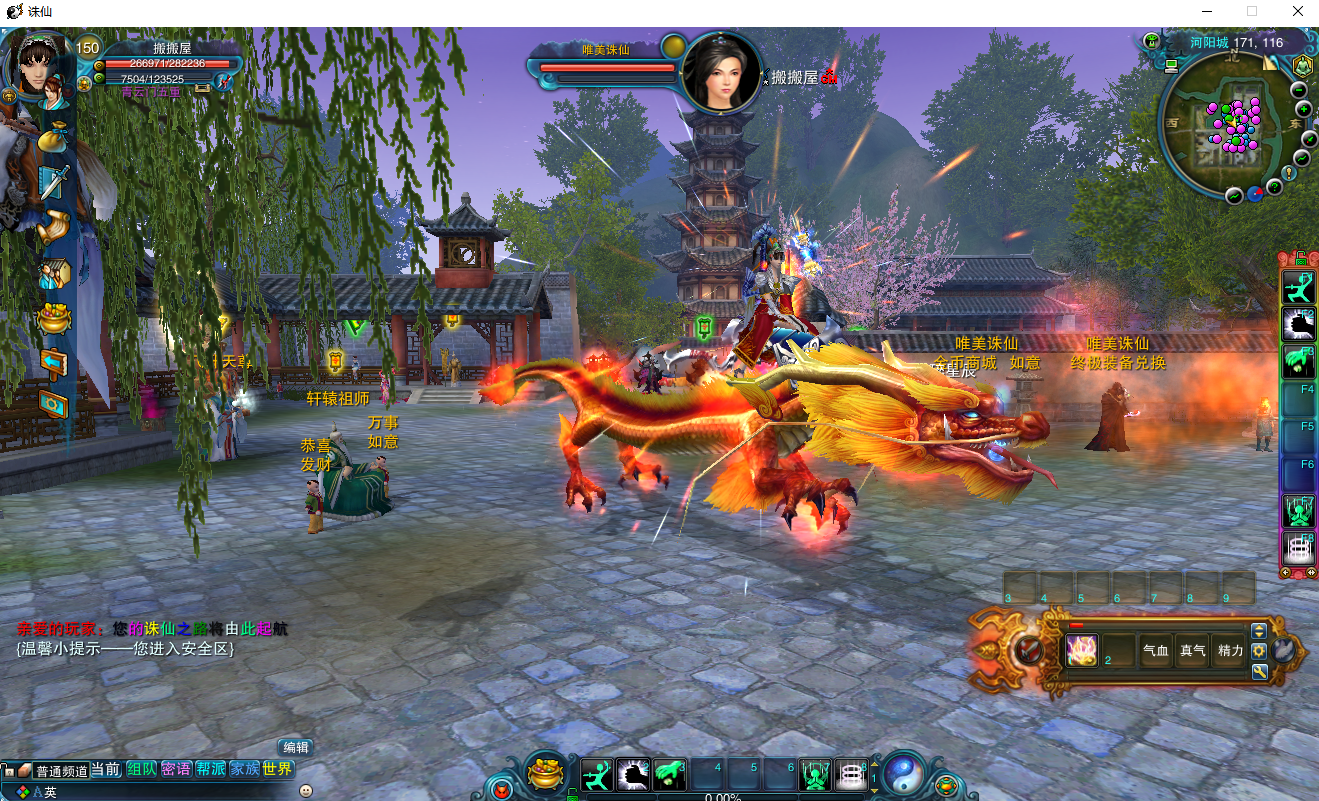This screenshot has width=1319, height=801.
Task: Maximize the 诛仙 game window
Action: point(1251,11)
